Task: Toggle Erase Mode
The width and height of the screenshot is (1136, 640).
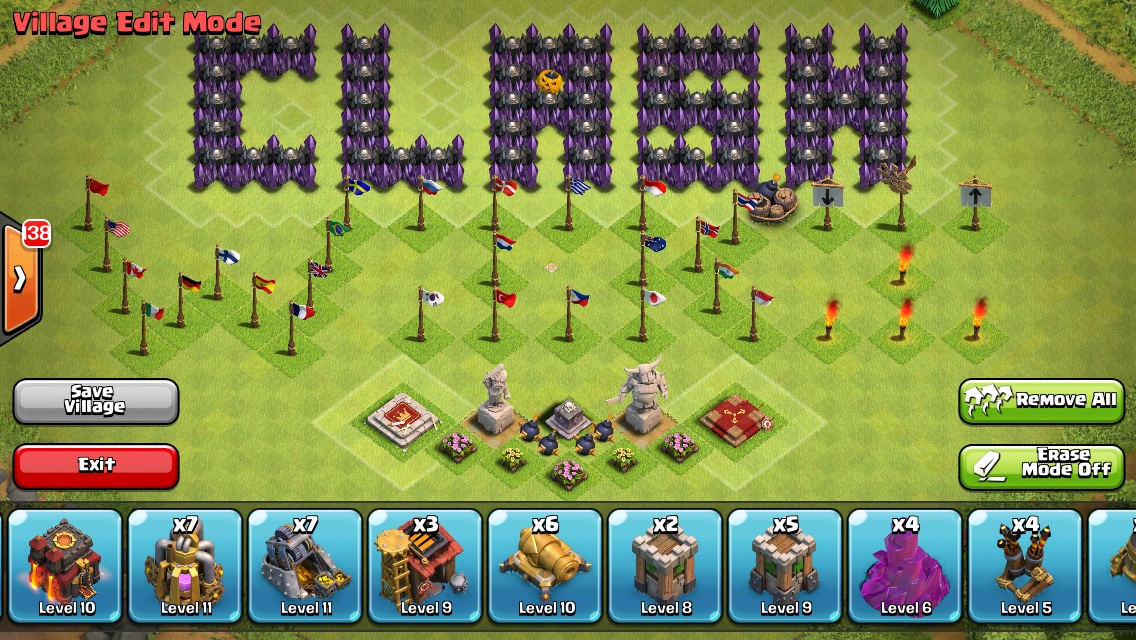Action: point(1041,466)
